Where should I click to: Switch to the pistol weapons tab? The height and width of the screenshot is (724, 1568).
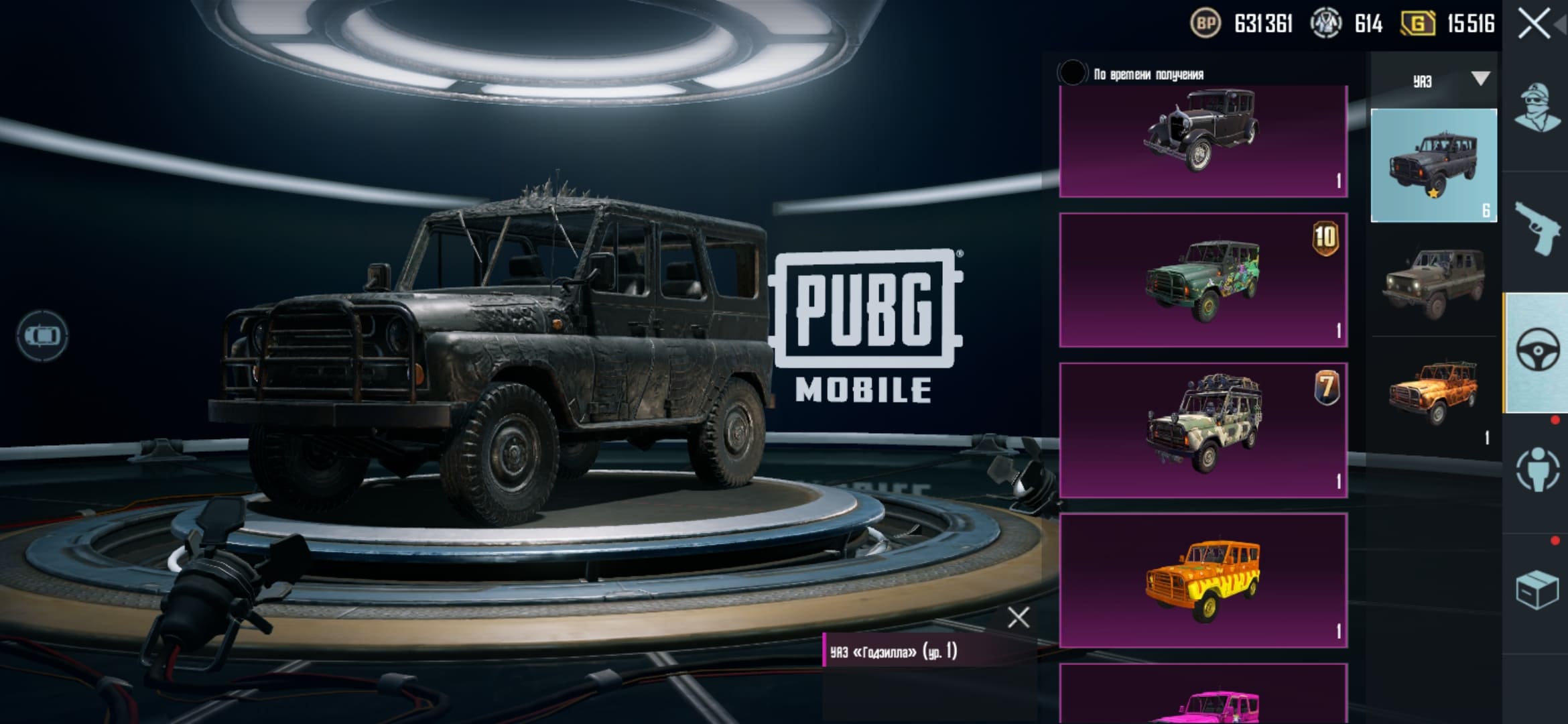1536,228
